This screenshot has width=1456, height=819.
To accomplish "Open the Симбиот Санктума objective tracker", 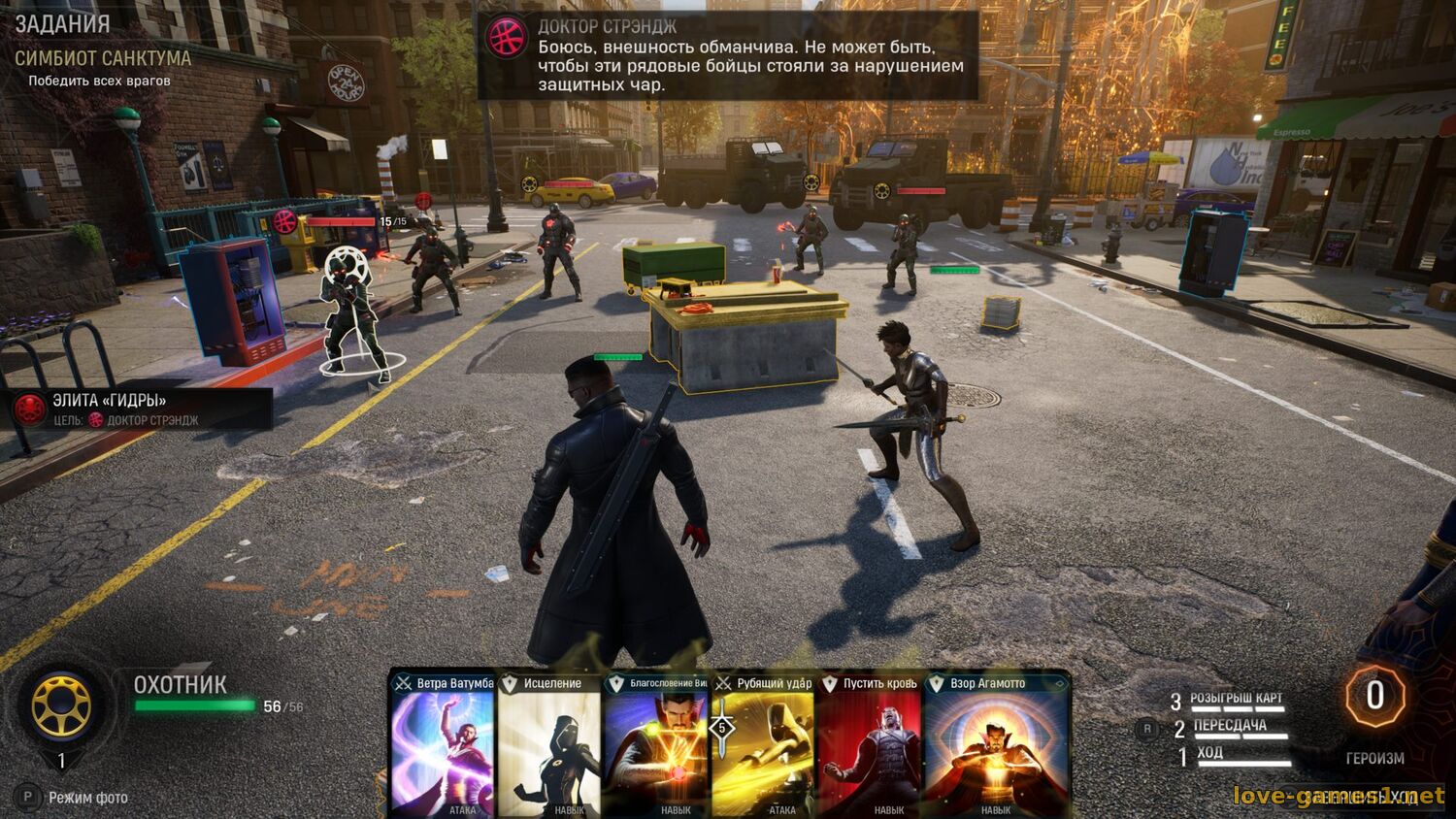I will pyautogui.click(x=103, y=58).
